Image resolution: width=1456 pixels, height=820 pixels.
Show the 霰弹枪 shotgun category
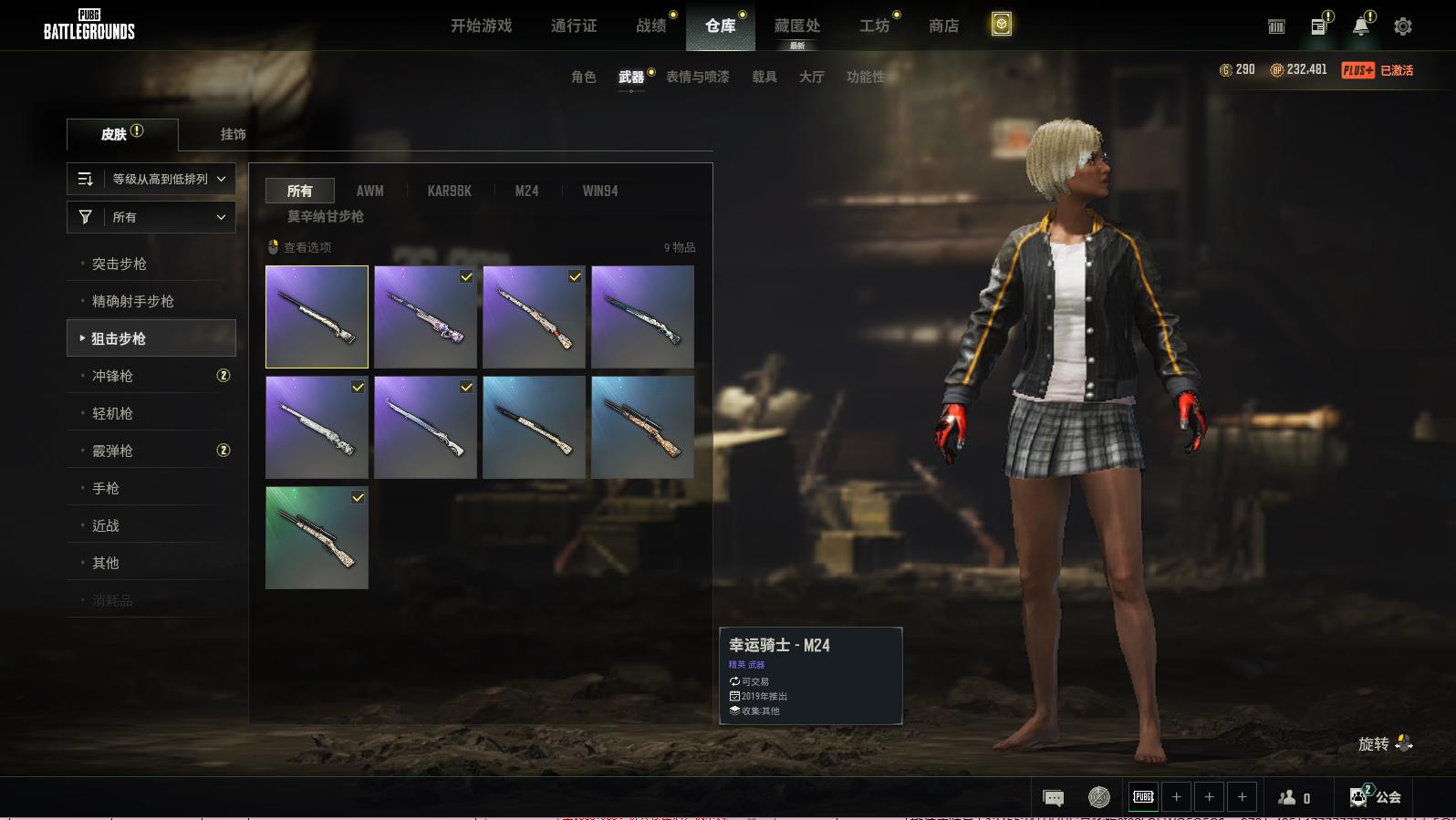(112, 451)
